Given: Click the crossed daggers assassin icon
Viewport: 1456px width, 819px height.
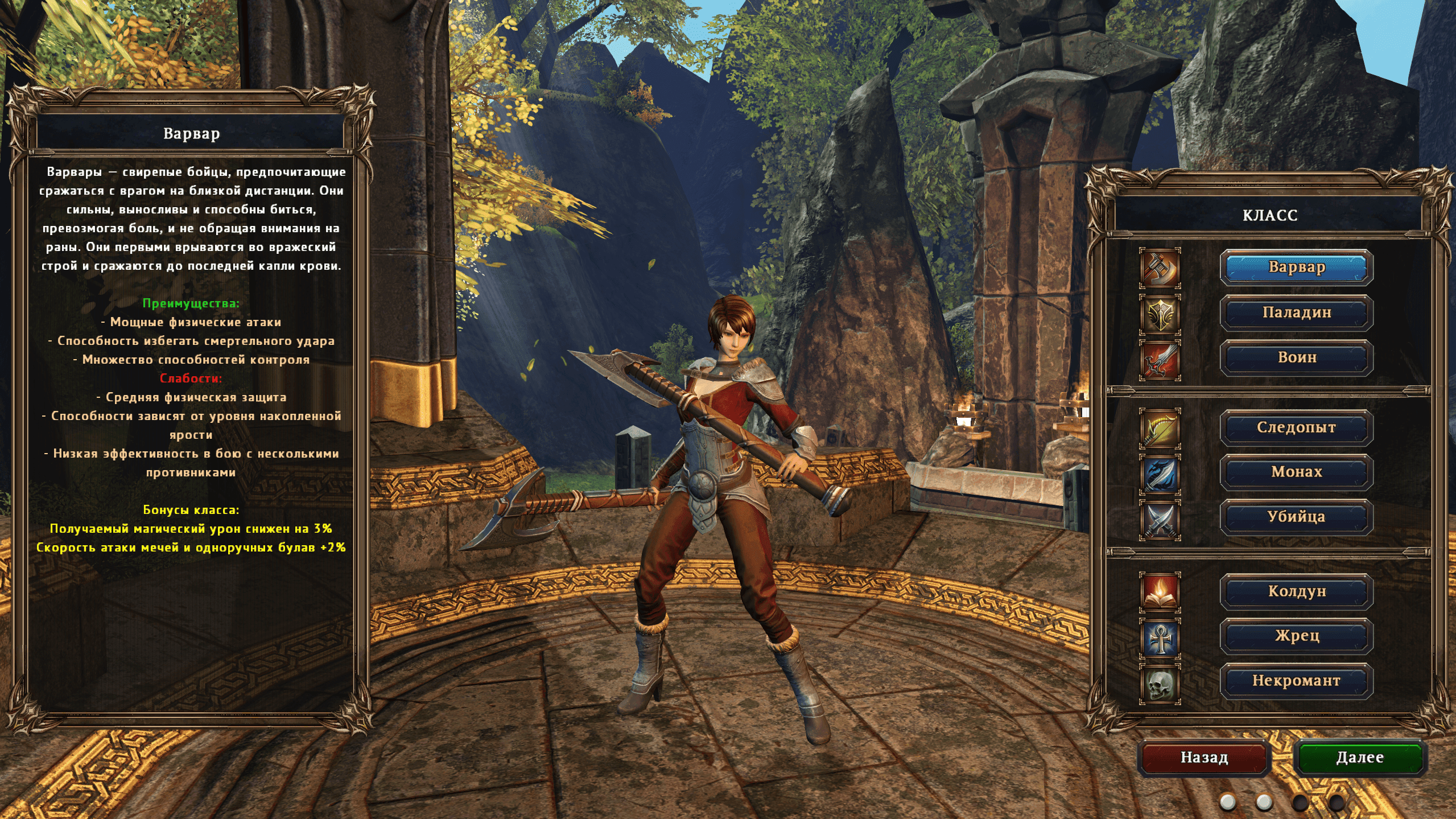Looking at the screenshot, I should 1160,520.
